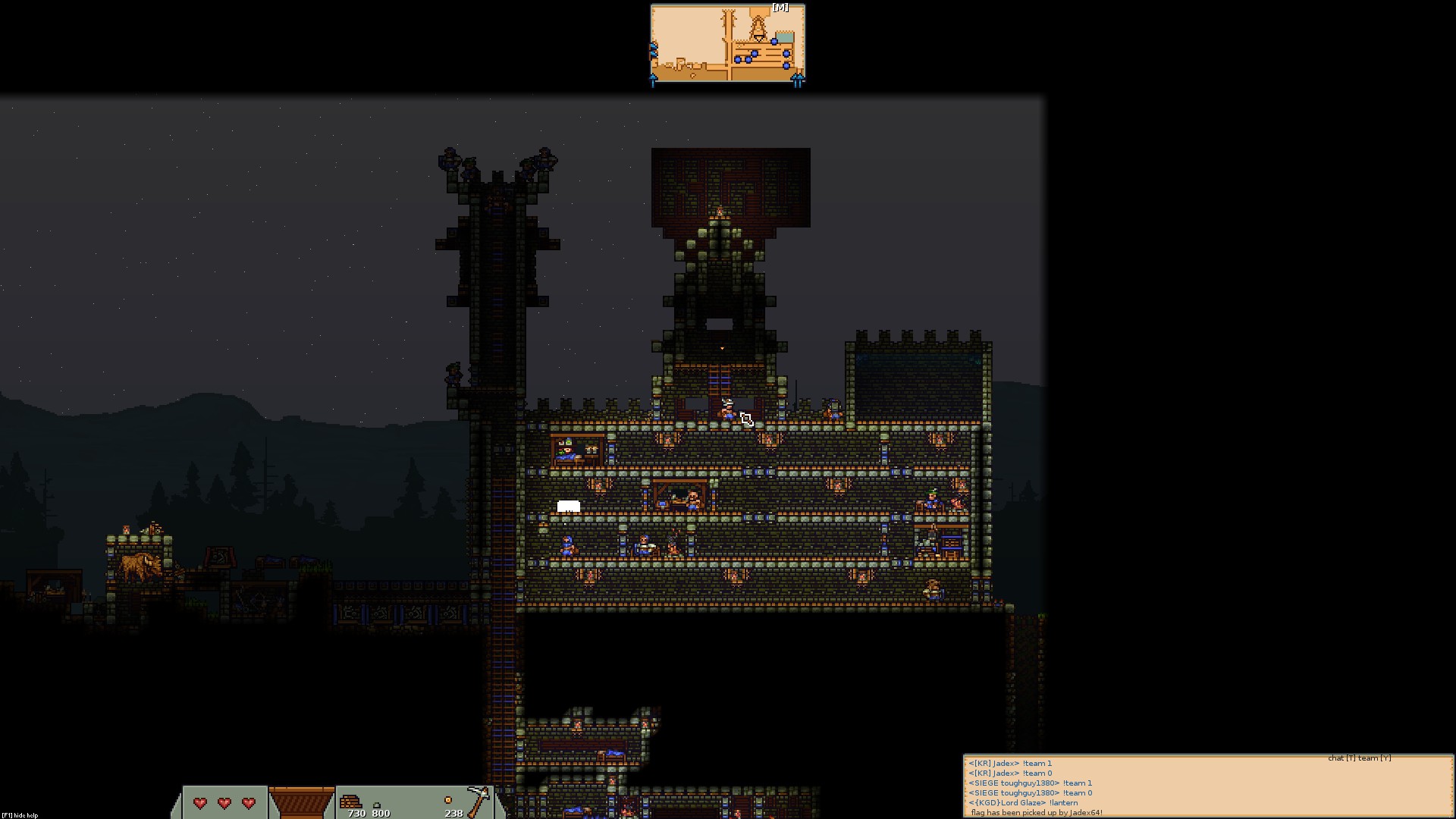
Task: Open the minimap at the top
Action: (x=727, y=44)
